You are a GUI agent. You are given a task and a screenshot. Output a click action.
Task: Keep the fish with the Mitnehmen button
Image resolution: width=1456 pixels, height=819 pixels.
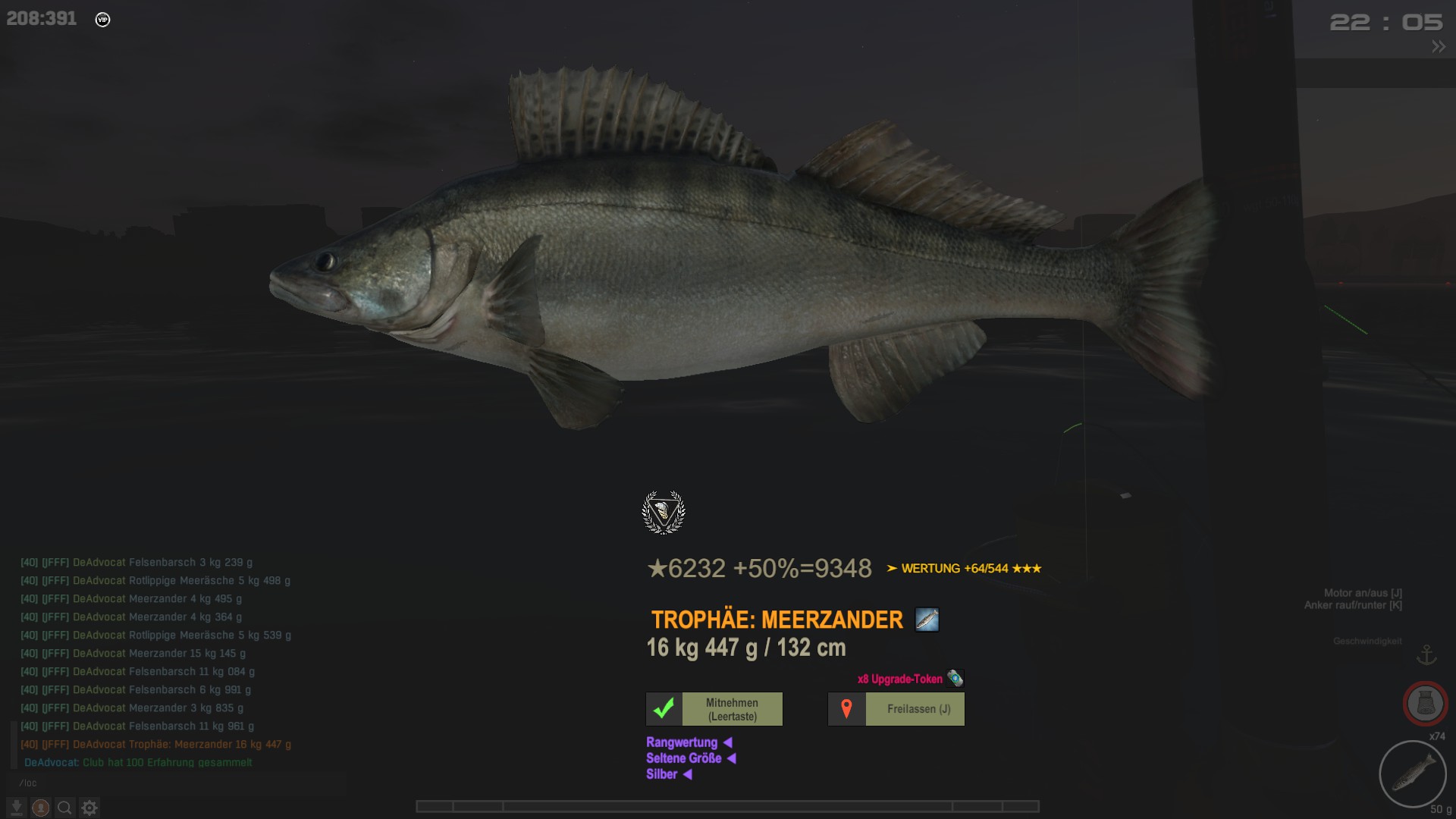[714, 709]
